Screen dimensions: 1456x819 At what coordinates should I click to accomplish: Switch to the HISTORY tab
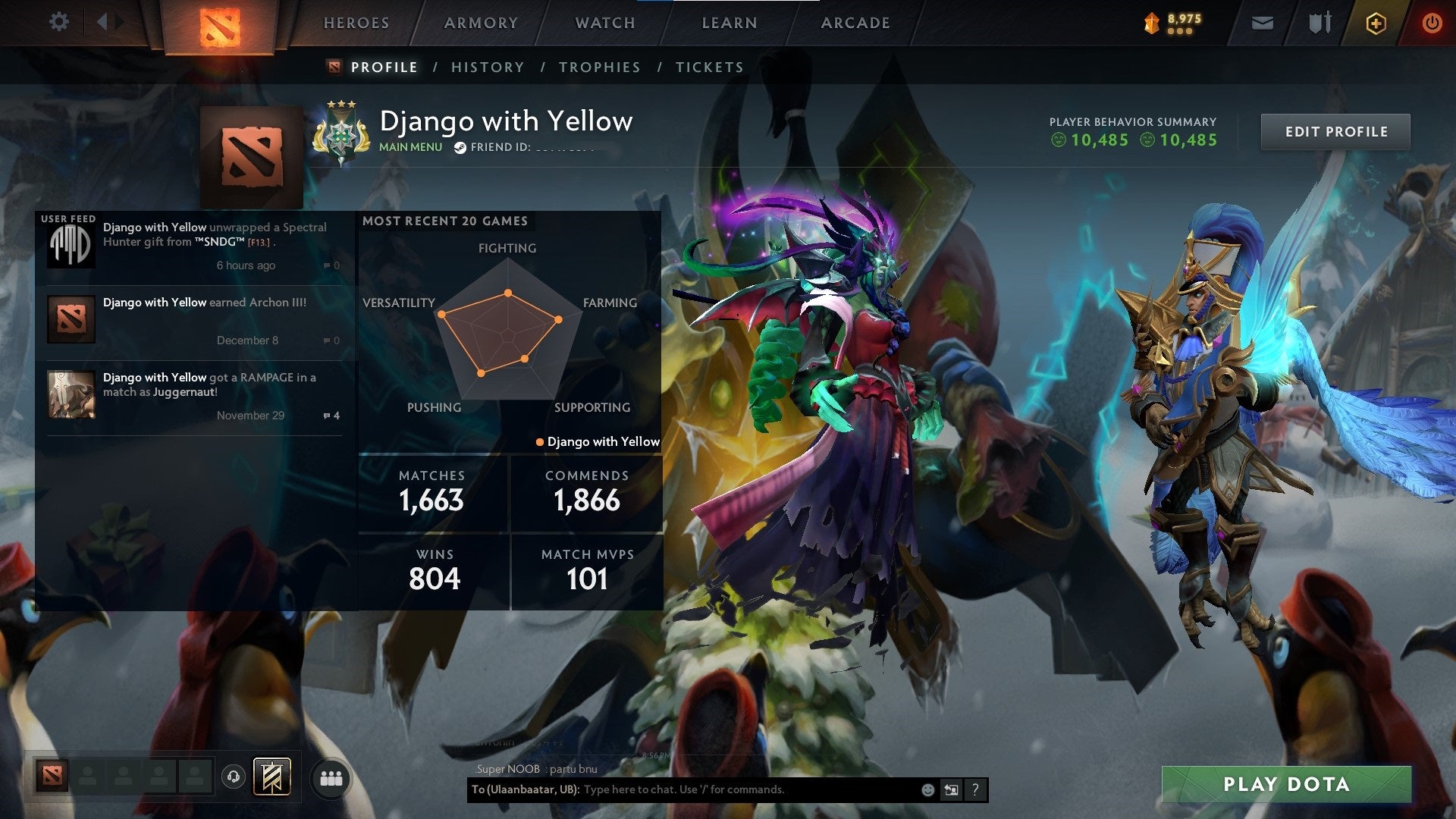488,67
